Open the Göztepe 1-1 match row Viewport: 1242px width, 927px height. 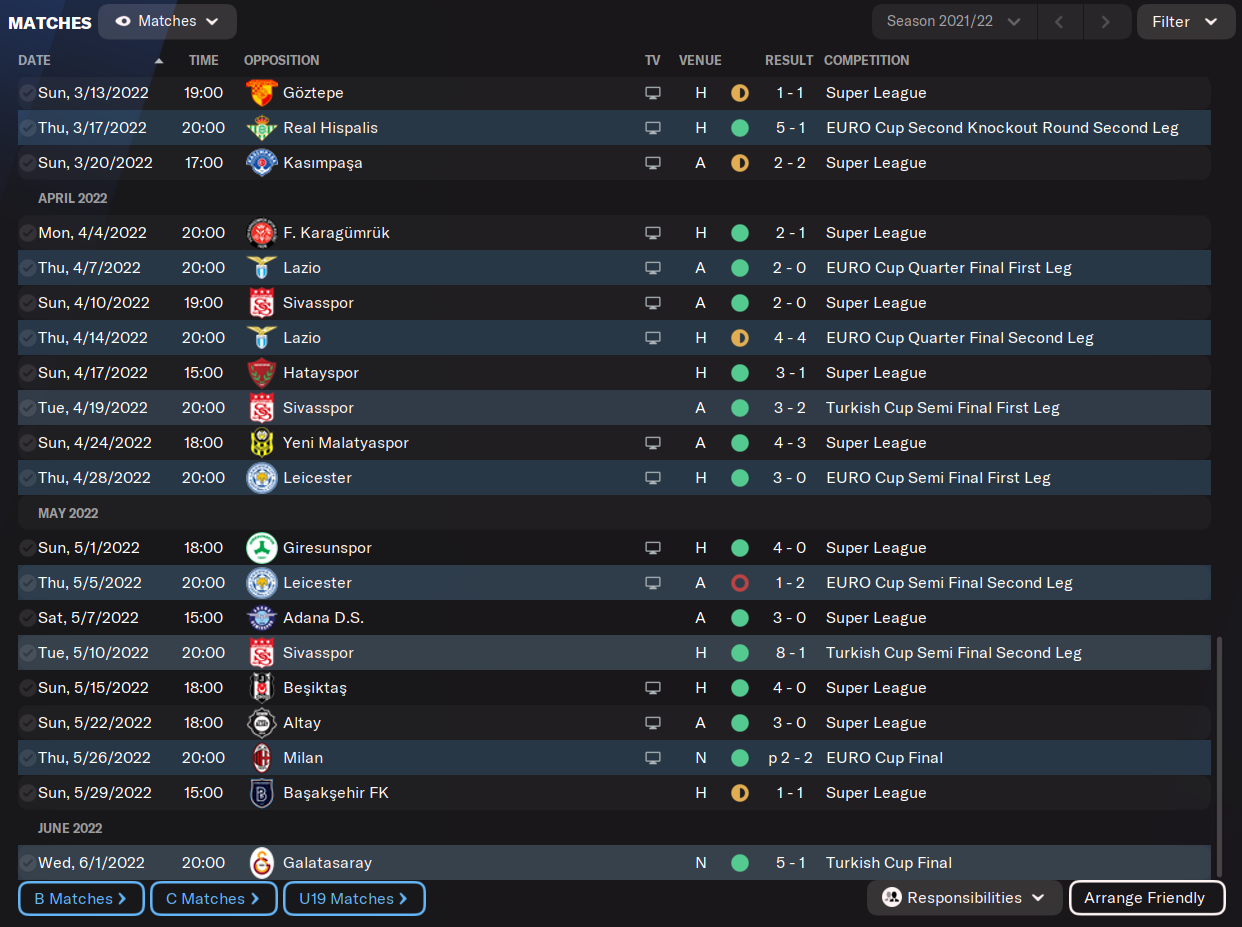coord(313,93)
